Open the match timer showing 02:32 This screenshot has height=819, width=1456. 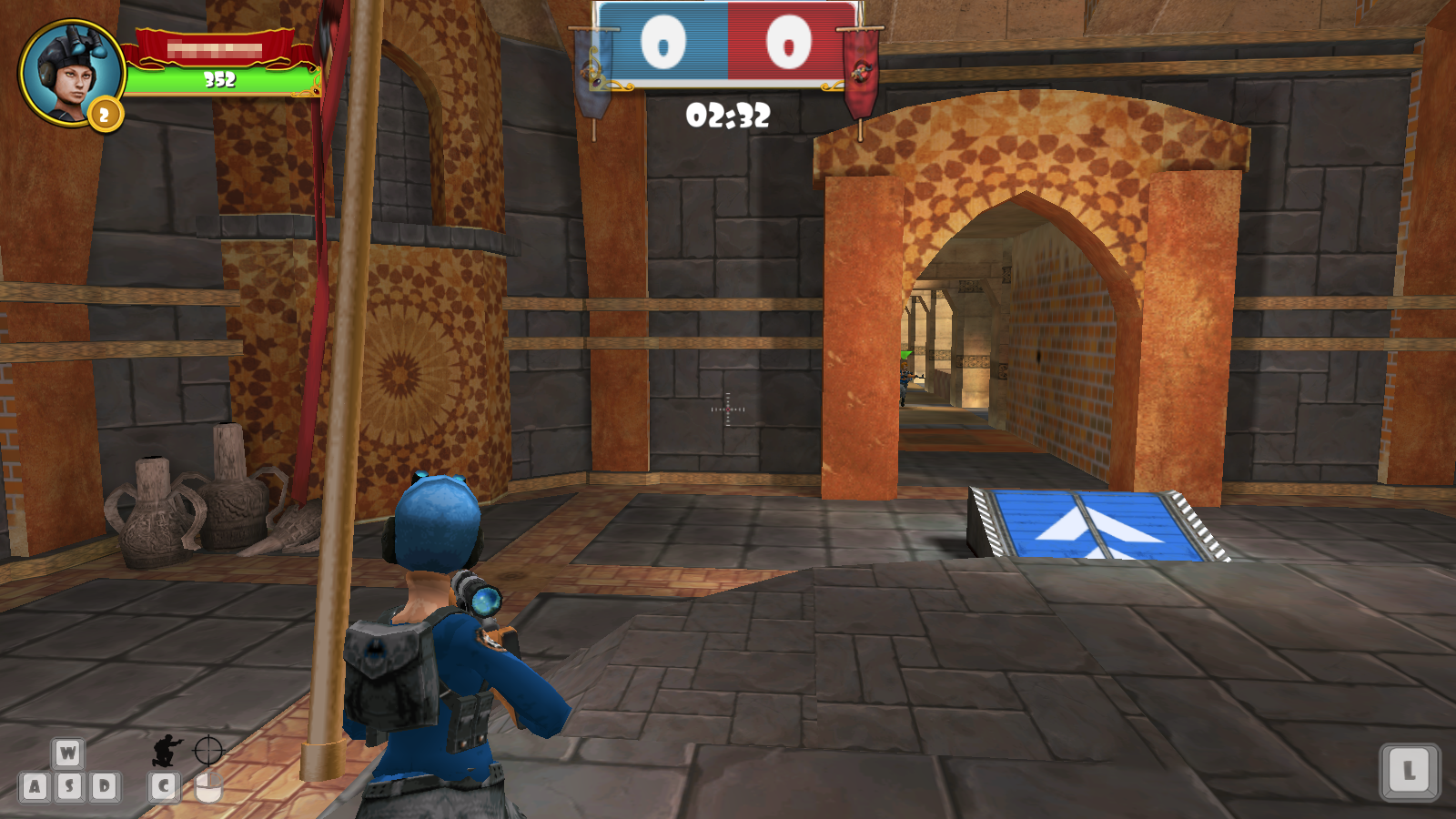click(x=726, y=115)
